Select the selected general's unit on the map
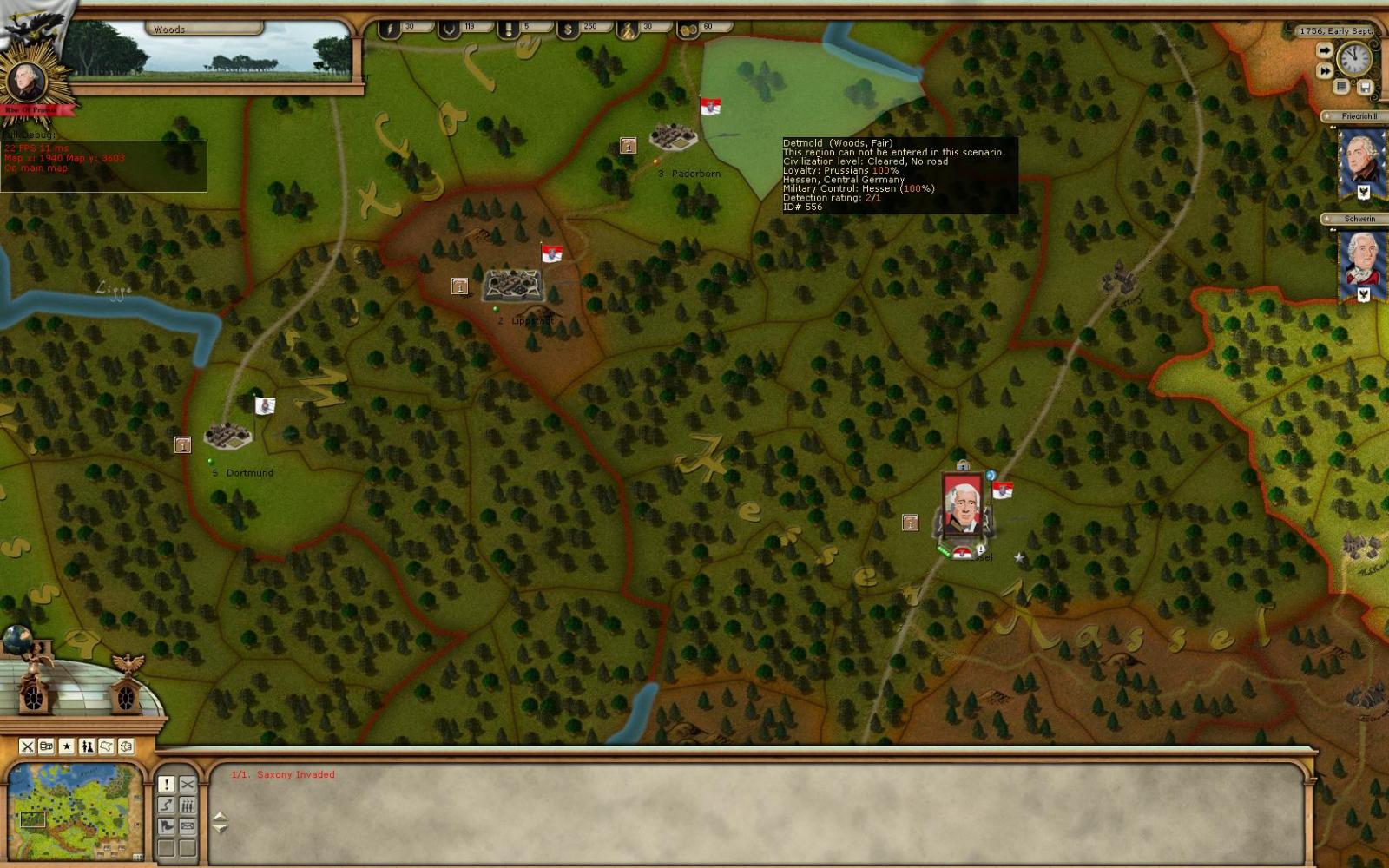The image size is (1389, 868). click(x=962, y=505)
